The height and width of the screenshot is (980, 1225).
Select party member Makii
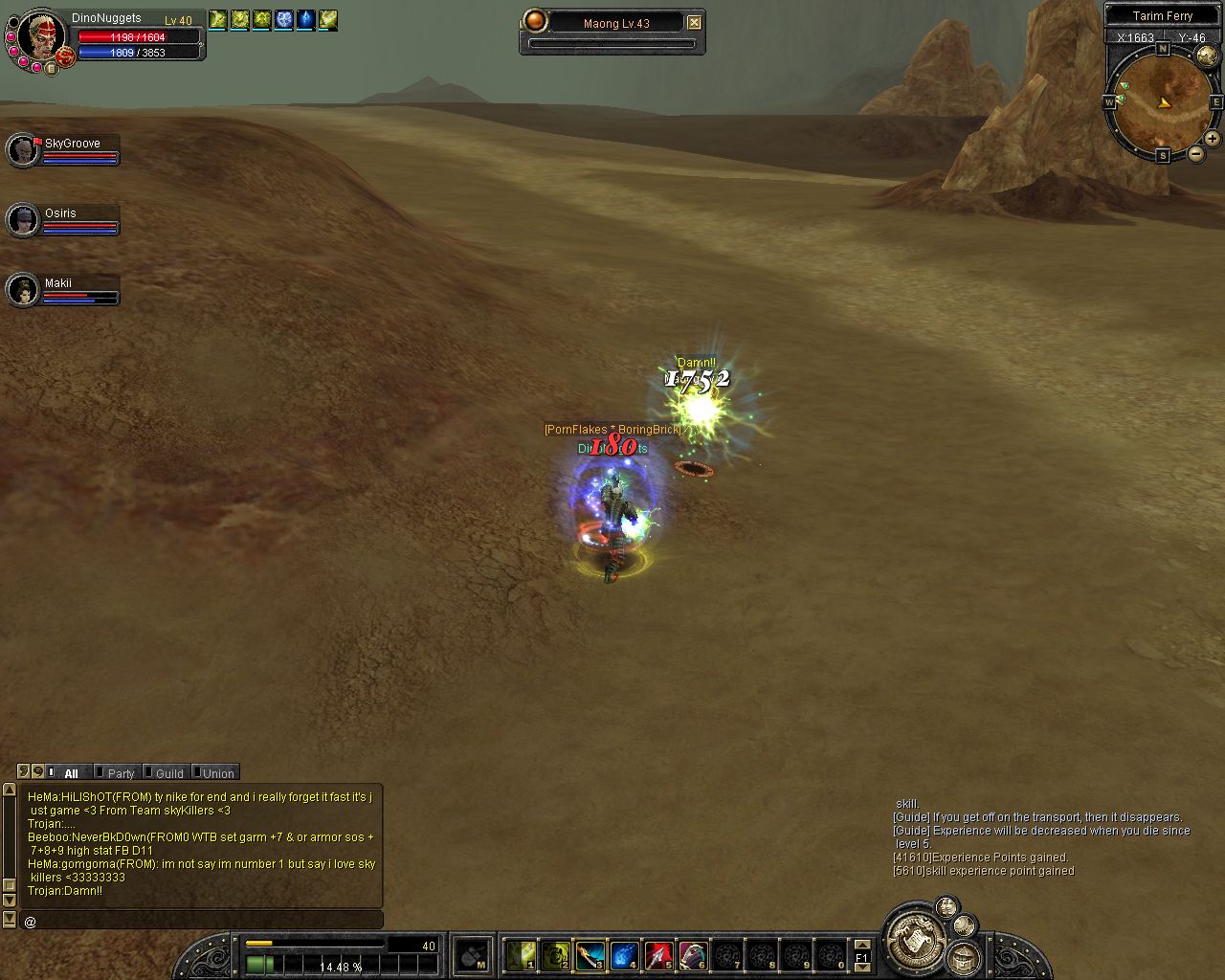click(x=23, y=290)
